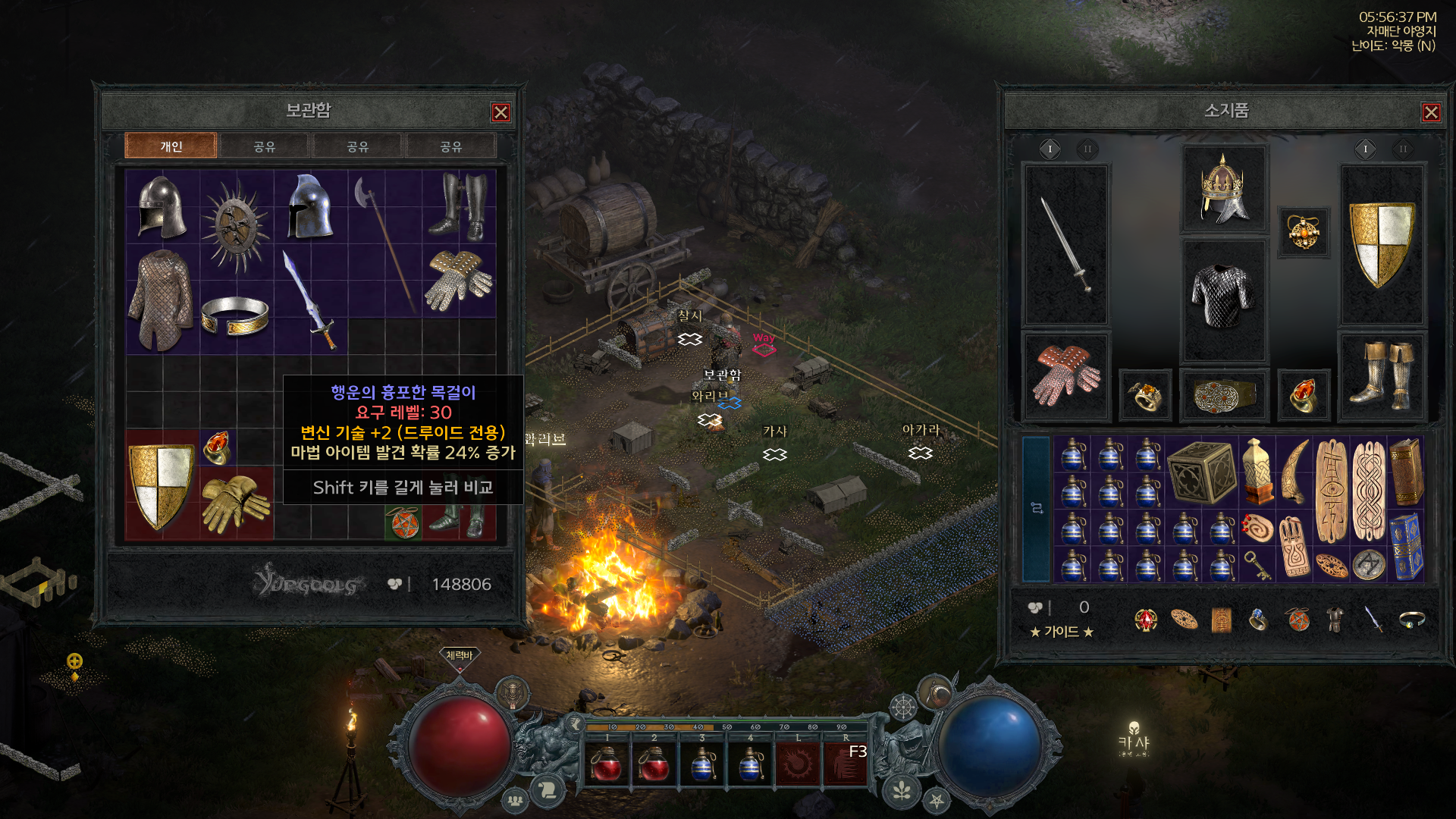Select the Horadric Cube in inventory
This screenshot has height=819, width=1456.
1203,472
